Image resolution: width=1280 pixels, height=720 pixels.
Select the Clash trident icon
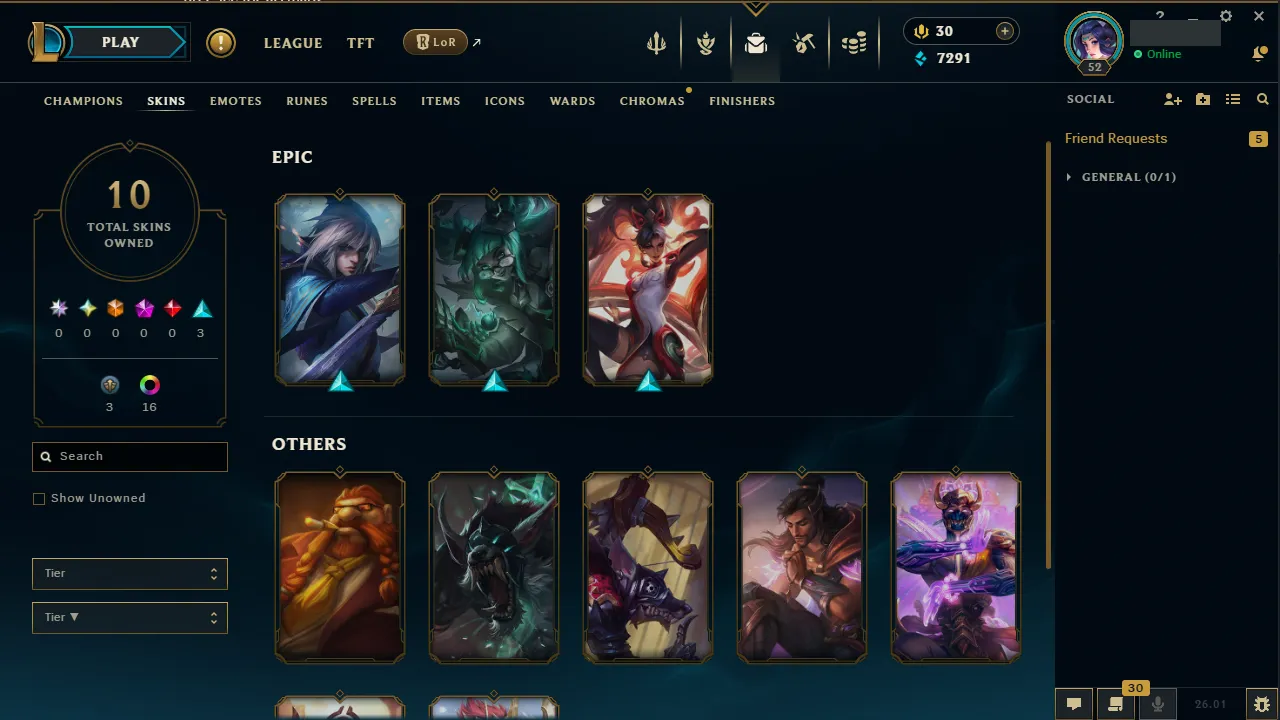656,42
